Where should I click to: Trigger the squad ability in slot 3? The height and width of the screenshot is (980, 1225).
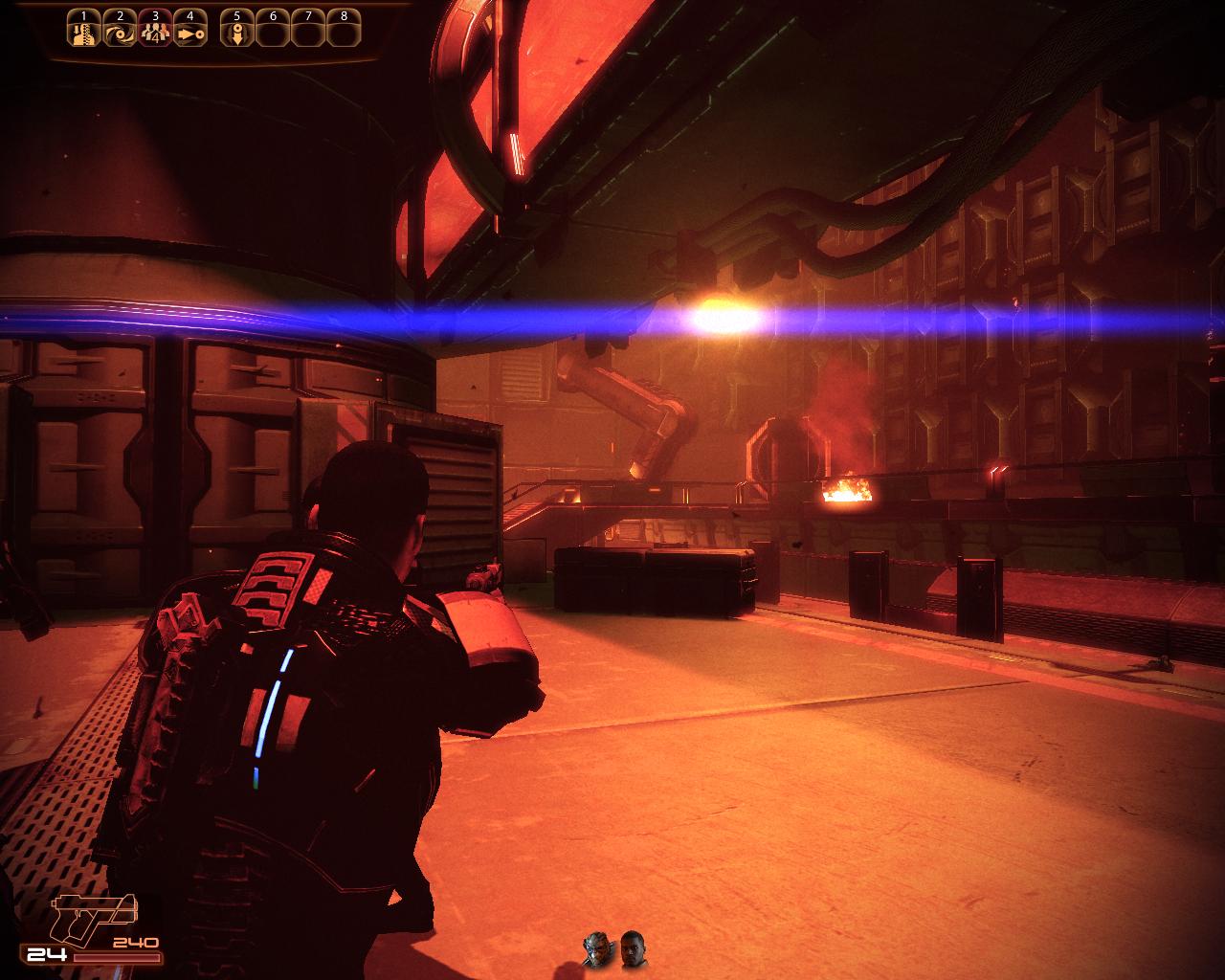[155, 33]
